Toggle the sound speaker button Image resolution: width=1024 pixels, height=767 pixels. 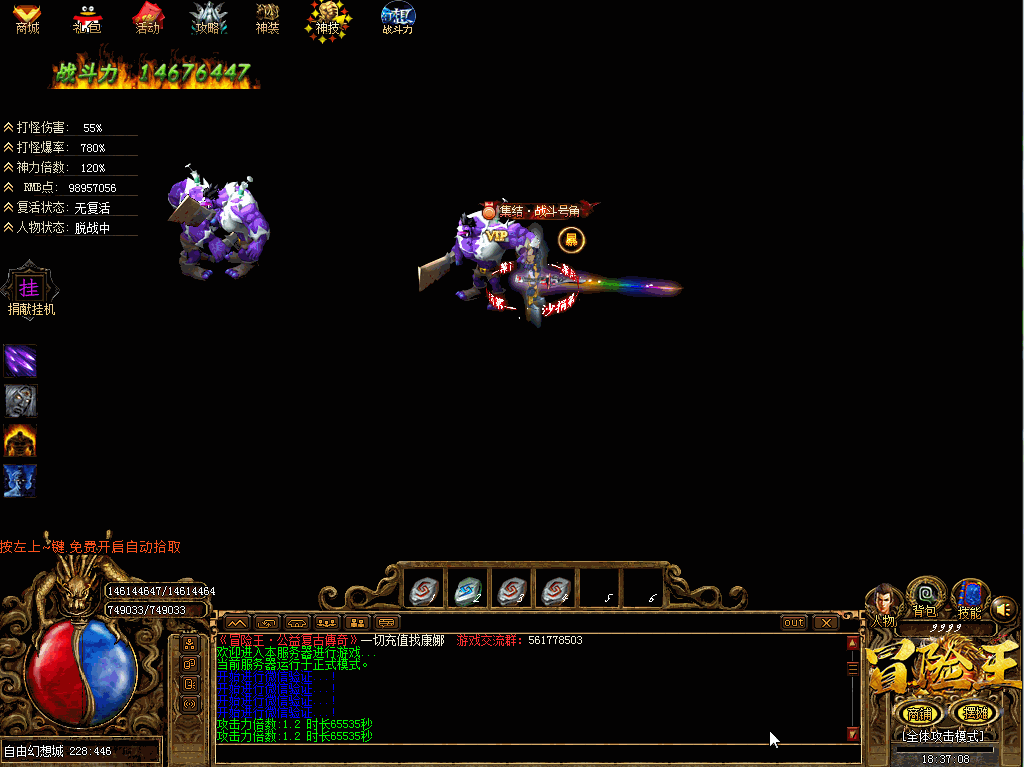pyautogui.click(x=1003, y=607)
